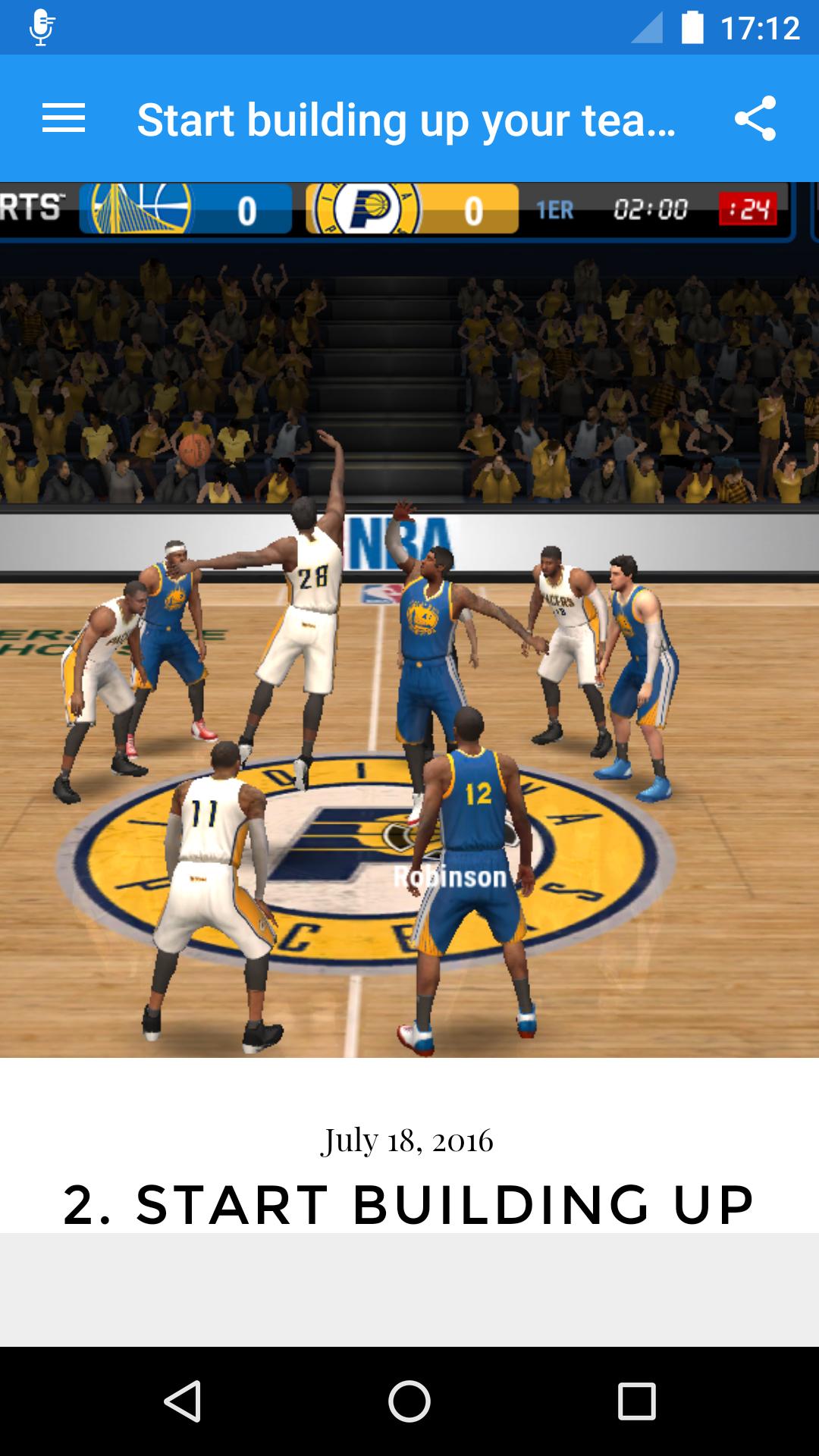
Task: Open the hamburger navigation menu
Action: (x=64, y=118)
